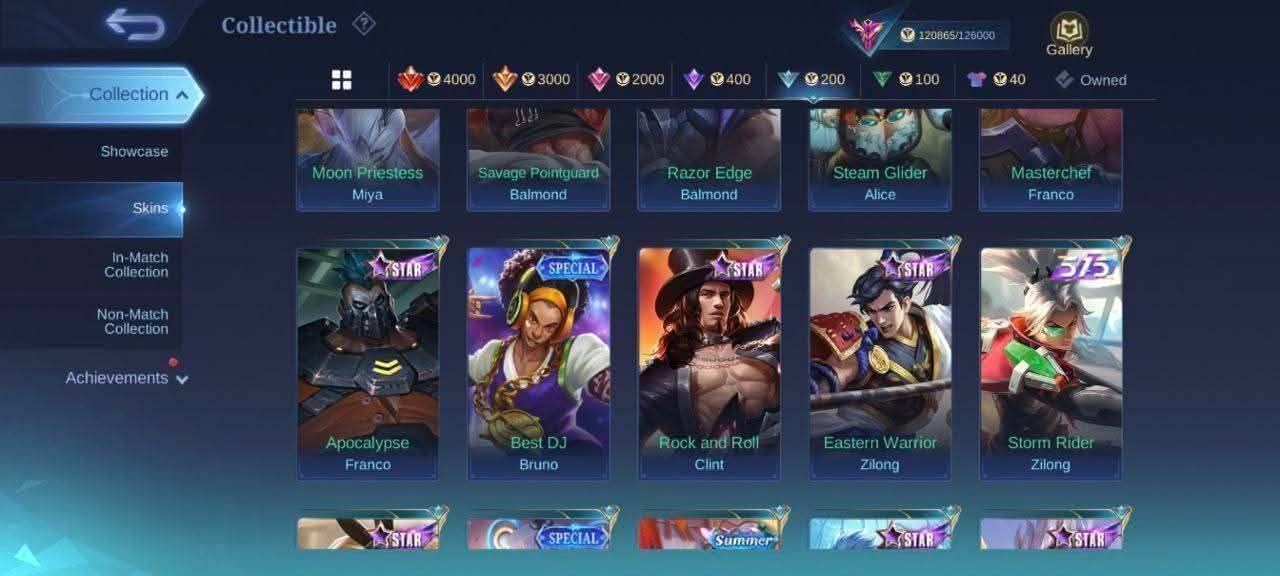Open the Showcase section
This screenshot has height=576, width=1280.
point(134,152)
